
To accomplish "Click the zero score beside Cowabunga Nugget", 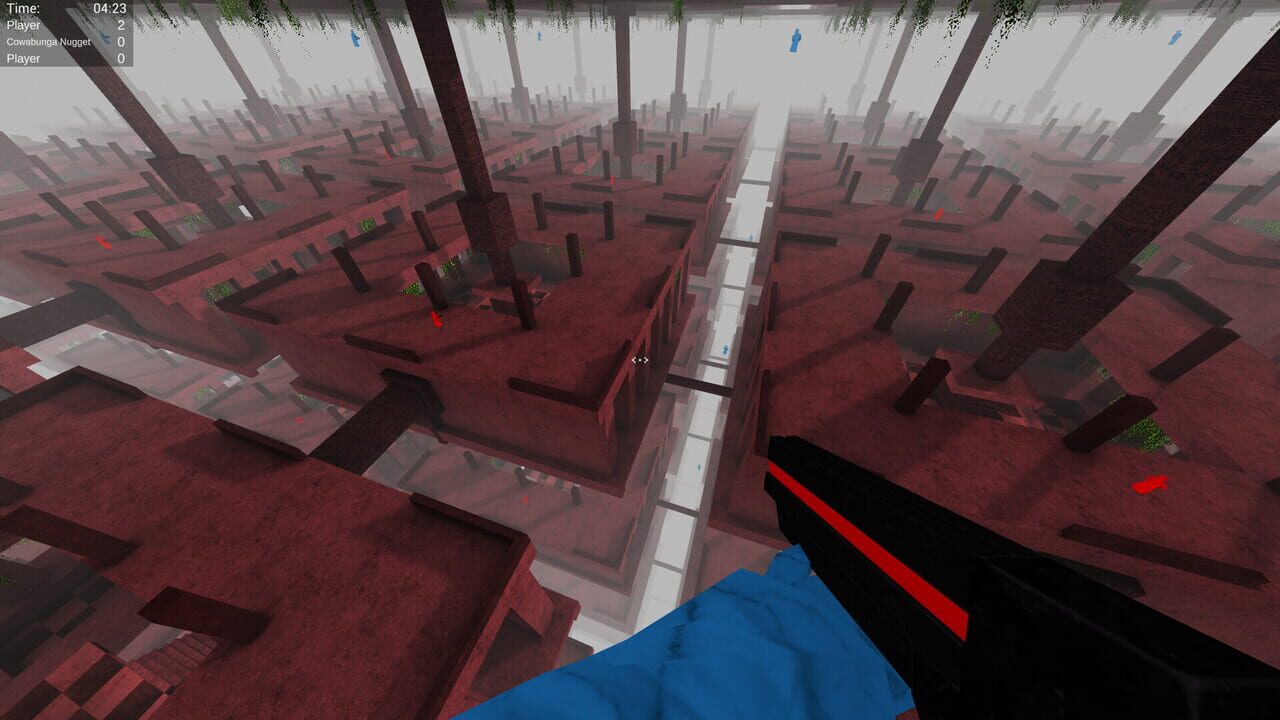I will point(121,41).
